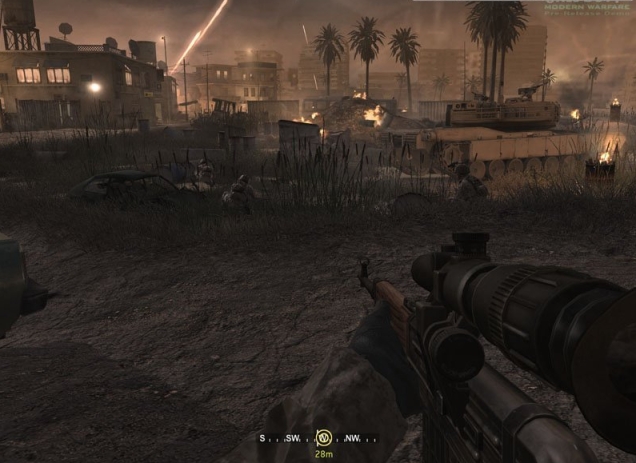
Task: Click the objective marker on the compass
Action: click(x=323, y=437)
